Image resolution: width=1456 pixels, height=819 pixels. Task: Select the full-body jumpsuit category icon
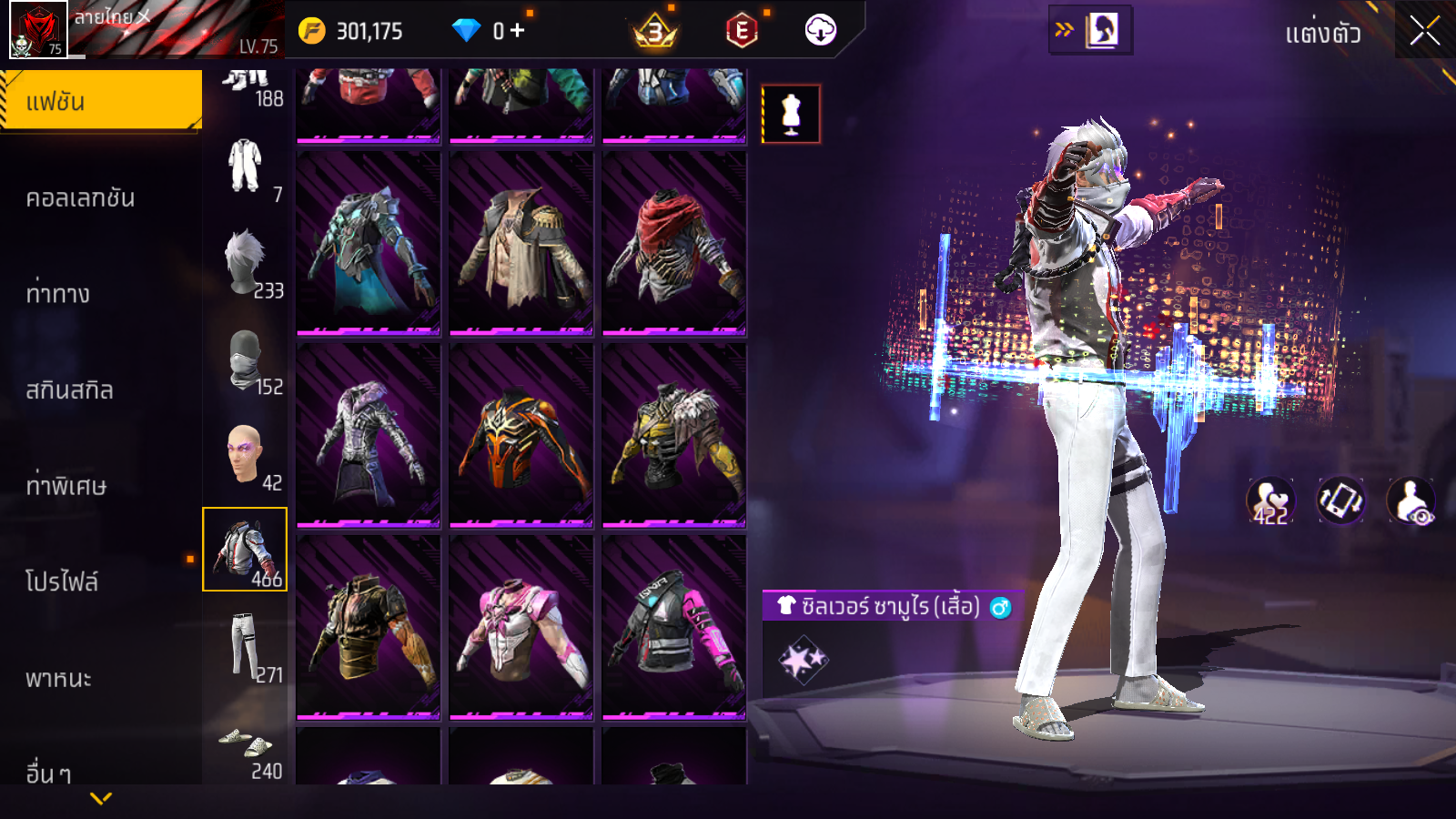pos(245,167)
